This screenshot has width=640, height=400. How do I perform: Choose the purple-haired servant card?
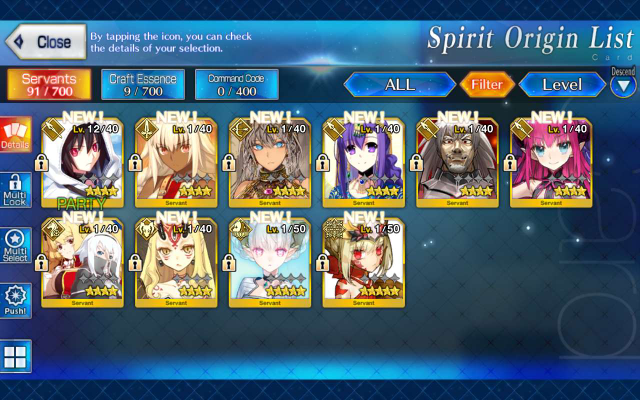[x=363, y=160]
